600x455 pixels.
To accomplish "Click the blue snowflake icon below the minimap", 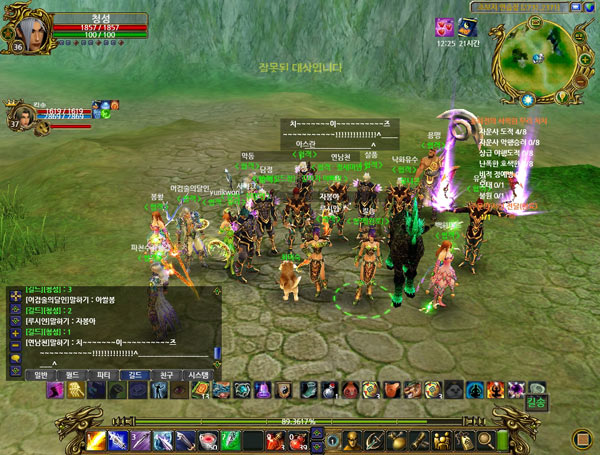I will coord(527,99).
